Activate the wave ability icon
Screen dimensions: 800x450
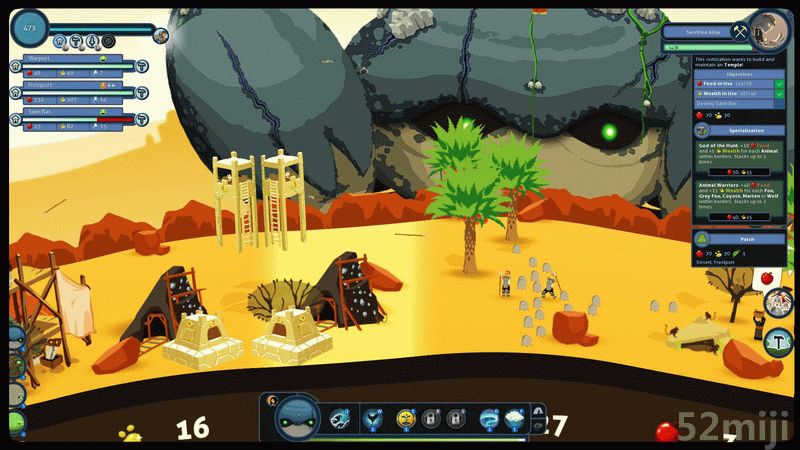pos(339,418)
